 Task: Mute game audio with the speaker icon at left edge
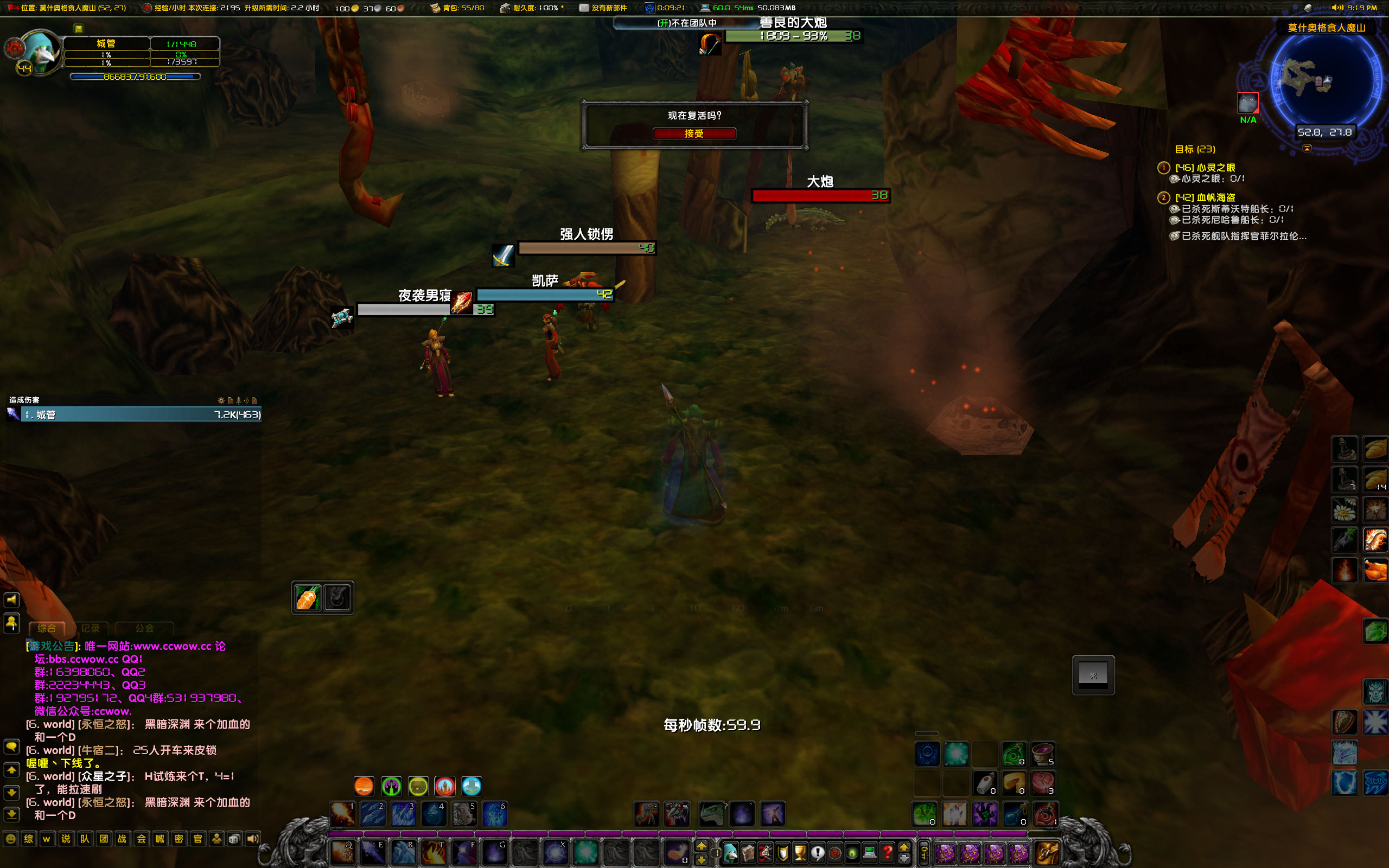point(11,599)
